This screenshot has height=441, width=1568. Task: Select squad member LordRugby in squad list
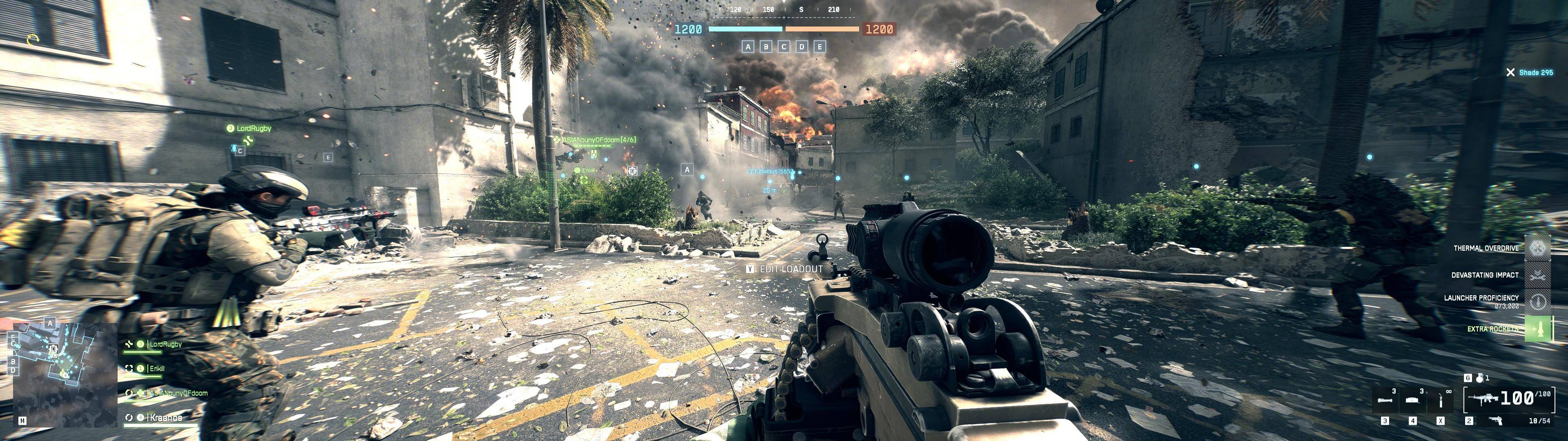[165, 344]
